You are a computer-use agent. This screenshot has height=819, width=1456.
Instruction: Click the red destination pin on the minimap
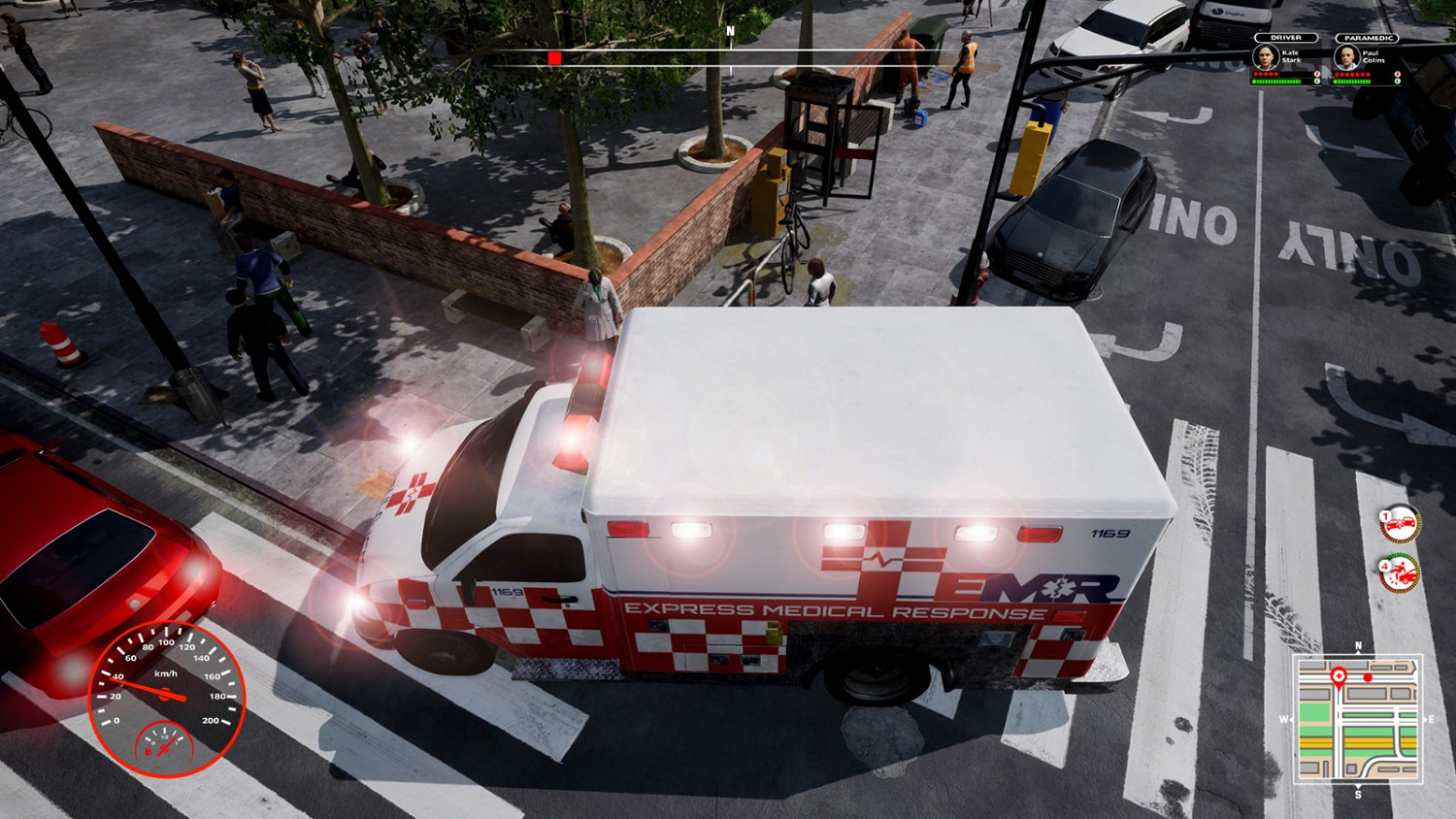point(1340,675)
